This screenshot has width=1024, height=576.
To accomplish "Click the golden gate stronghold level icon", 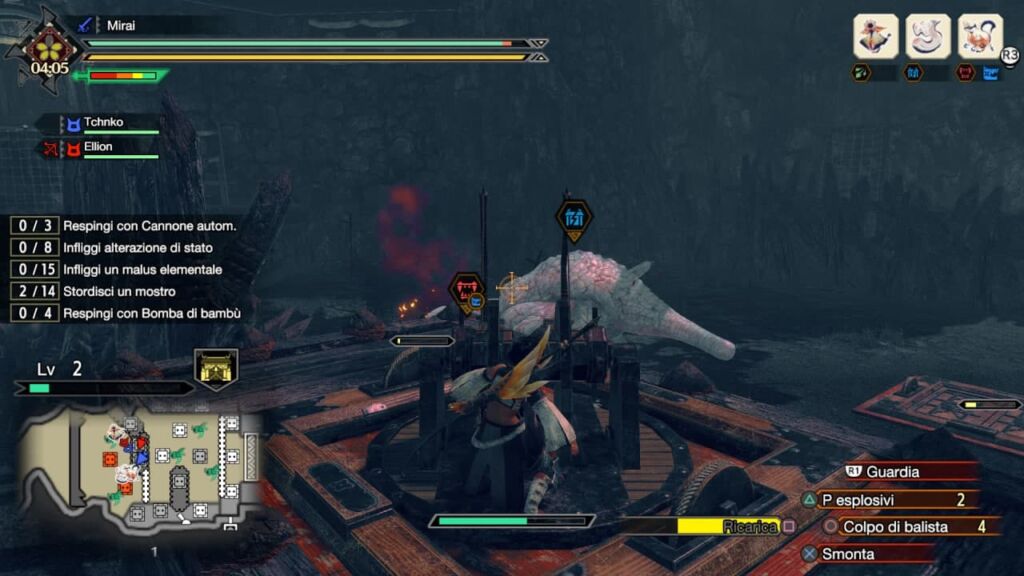I will (216, 368).
